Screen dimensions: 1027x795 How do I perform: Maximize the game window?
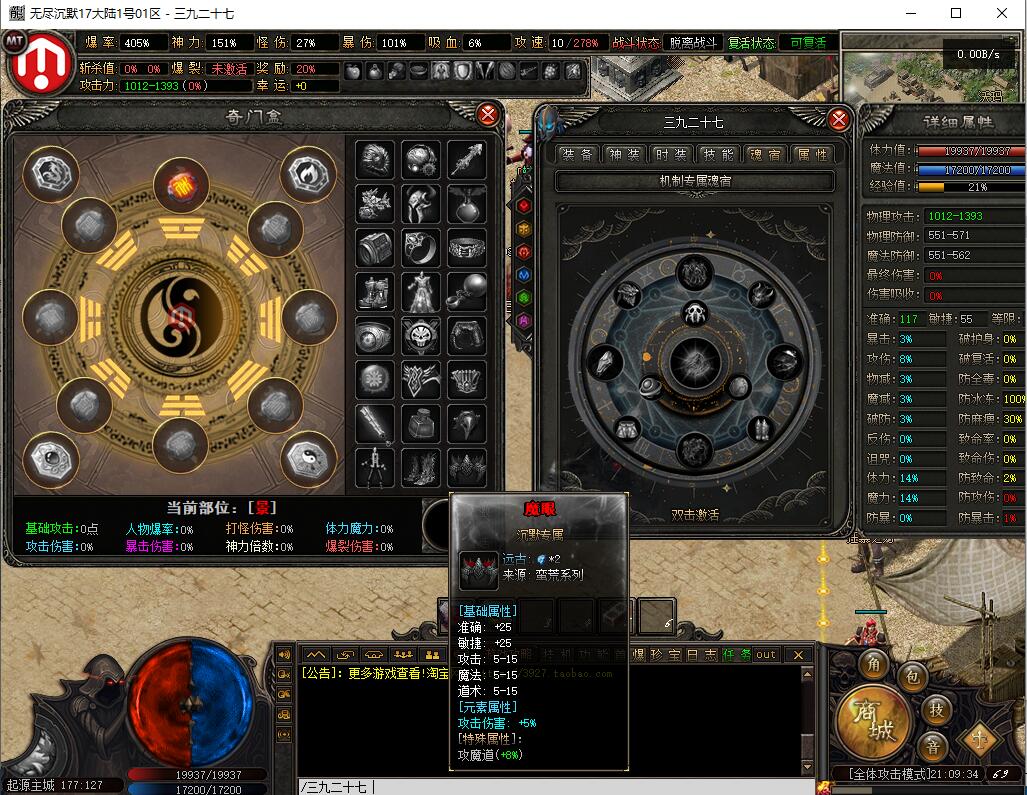click(955, 13)
